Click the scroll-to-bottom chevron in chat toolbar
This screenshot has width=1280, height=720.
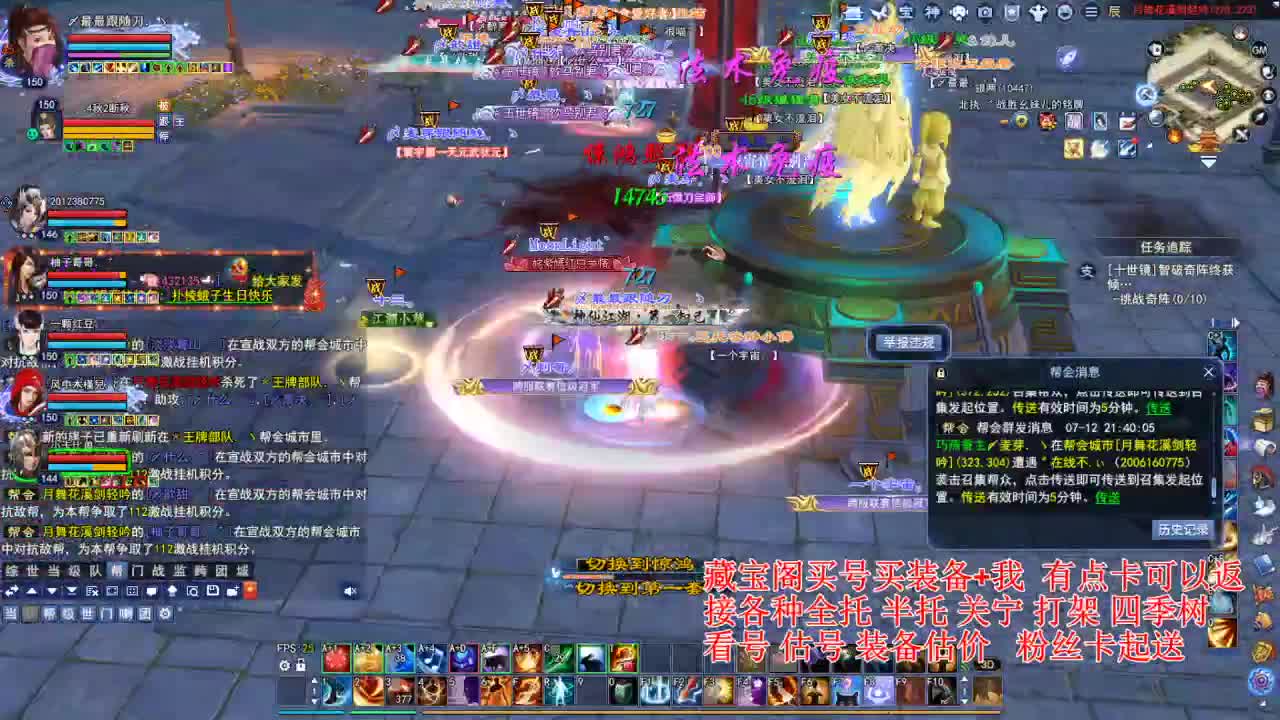coord(70,591)
